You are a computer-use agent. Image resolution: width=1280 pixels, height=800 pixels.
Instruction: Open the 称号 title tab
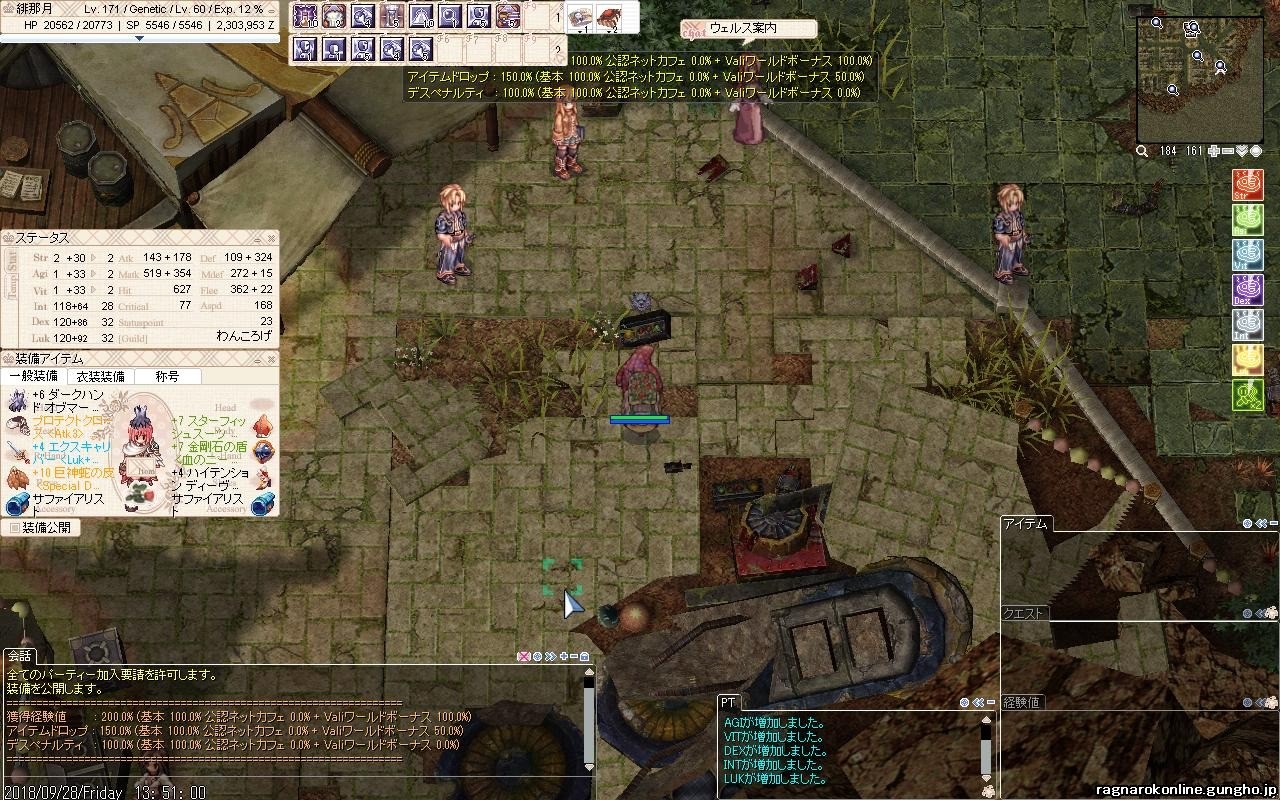[167, 377]
